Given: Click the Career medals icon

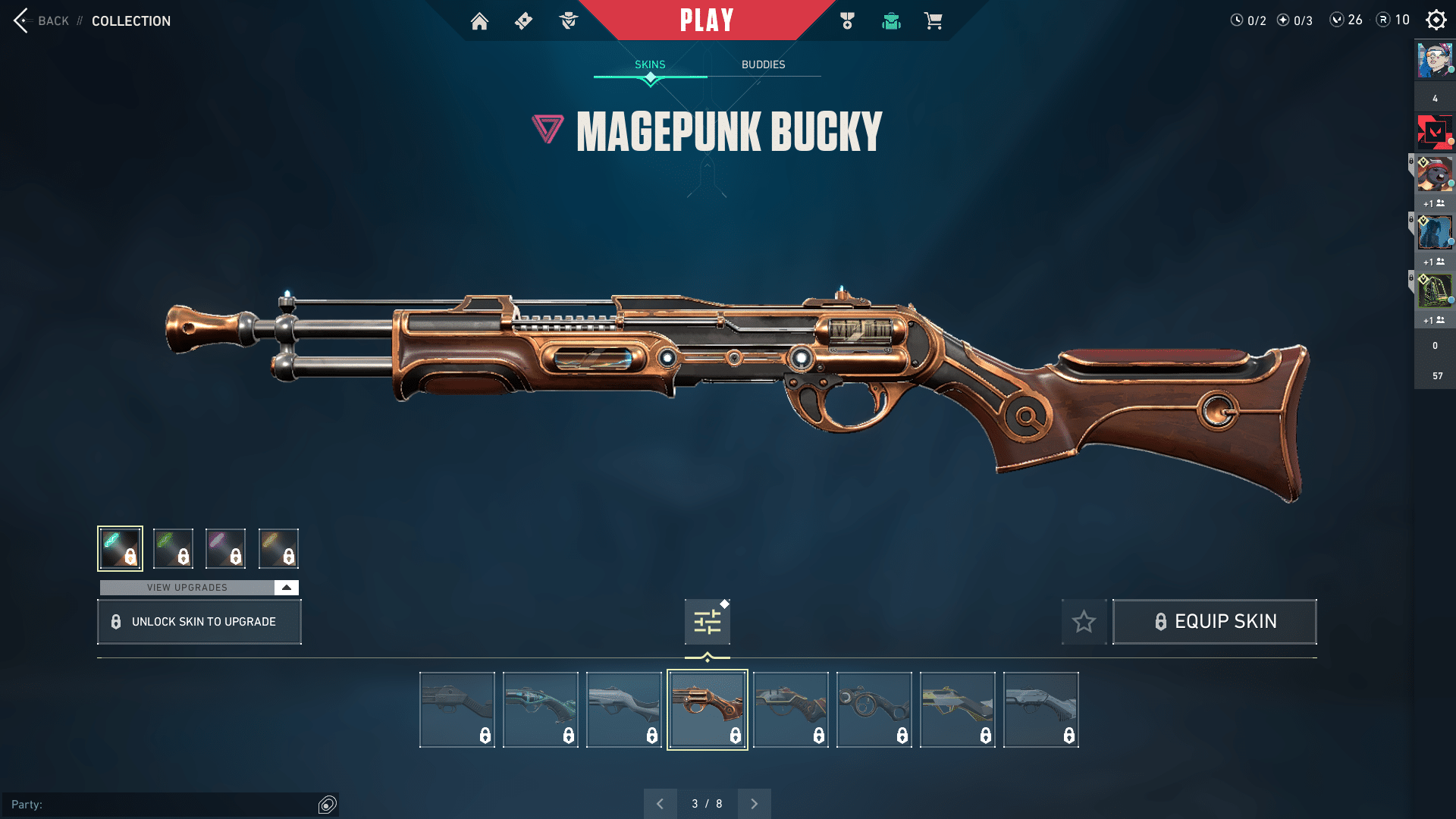Looking at the screenshot, I should [x=847, y=21].
